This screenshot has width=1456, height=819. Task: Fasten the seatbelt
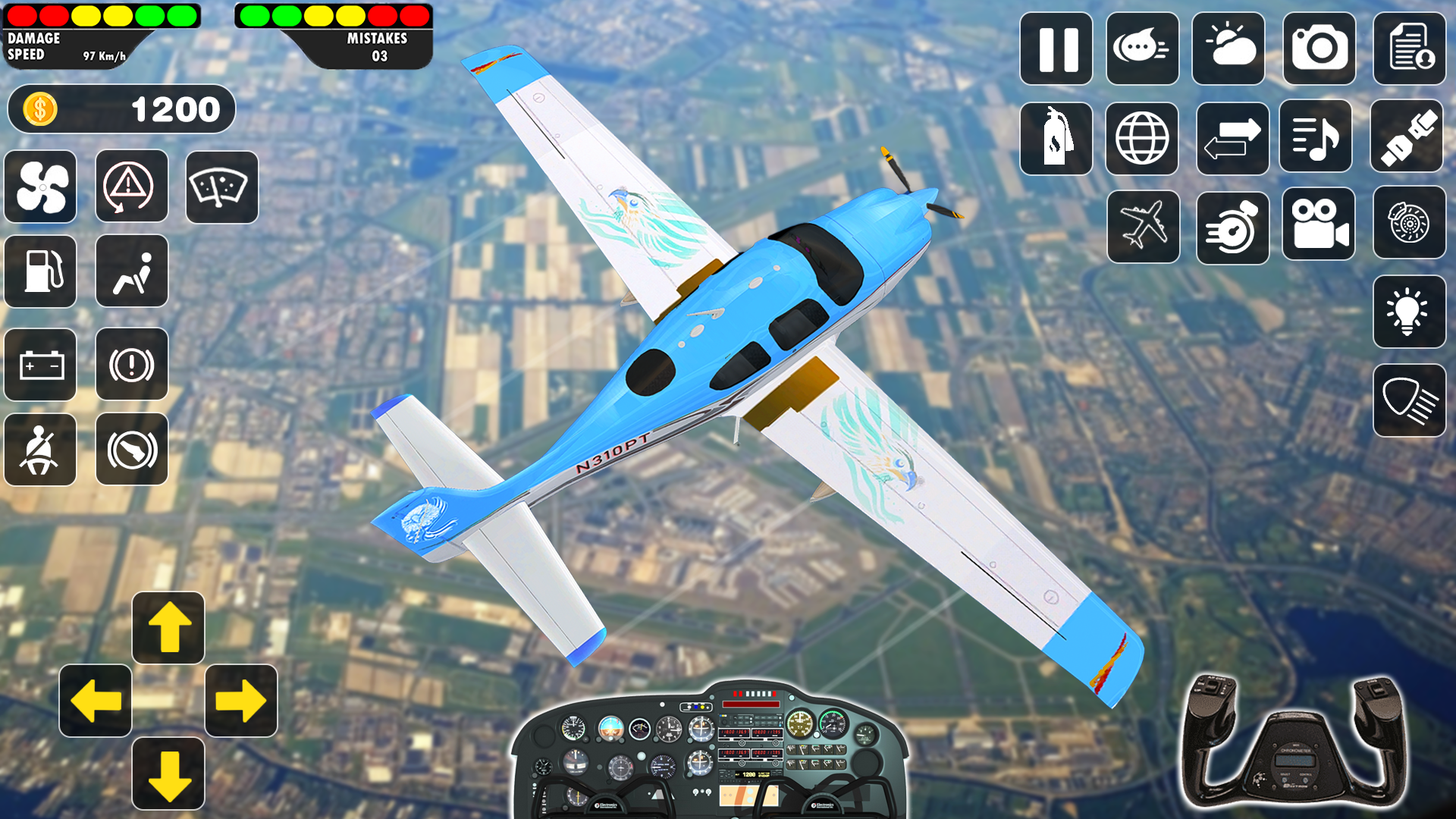(x=39, y=450)
